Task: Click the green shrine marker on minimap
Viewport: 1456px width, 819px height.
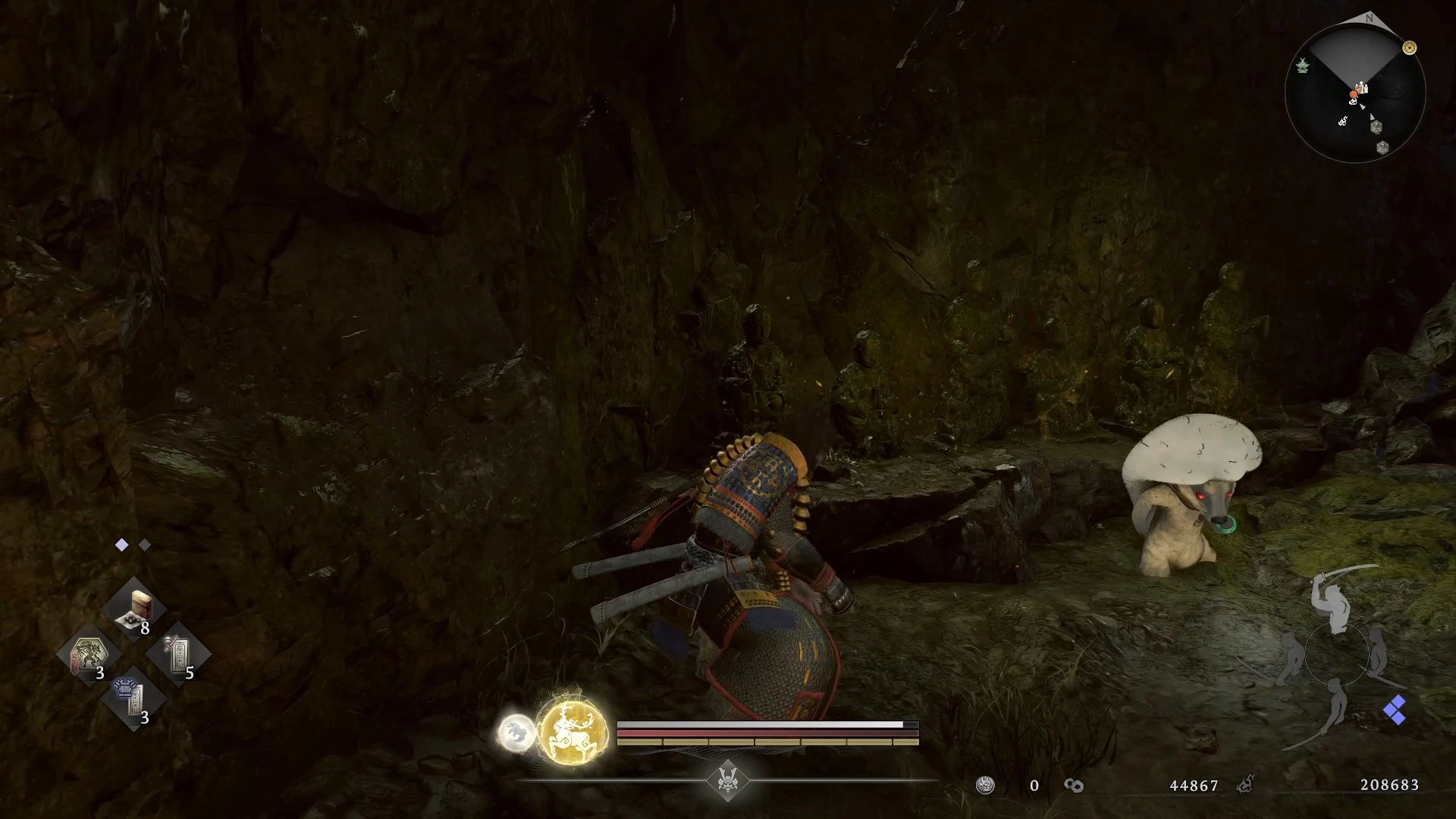Action: (x=1303, y=66)
